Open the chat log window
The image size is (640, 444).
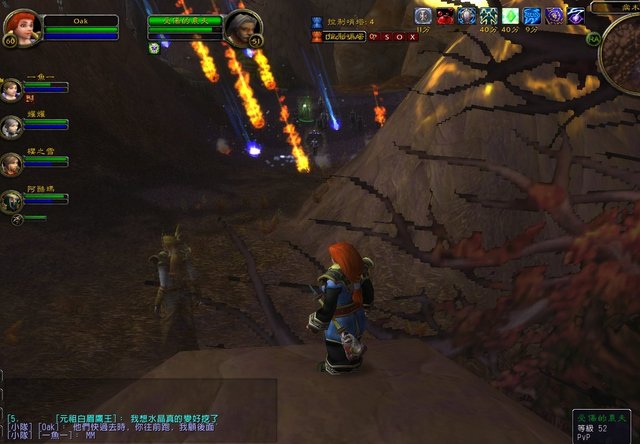coord(140,426)
